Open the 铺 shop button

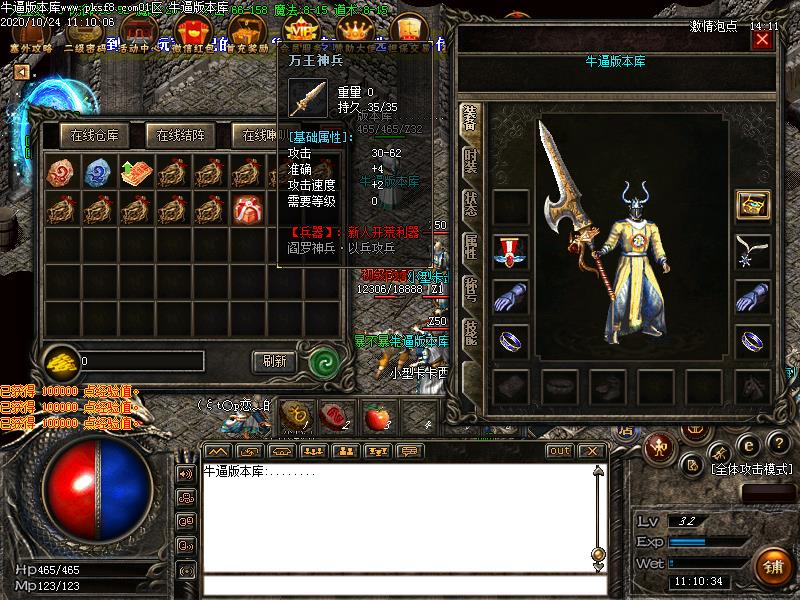[772, 567]
